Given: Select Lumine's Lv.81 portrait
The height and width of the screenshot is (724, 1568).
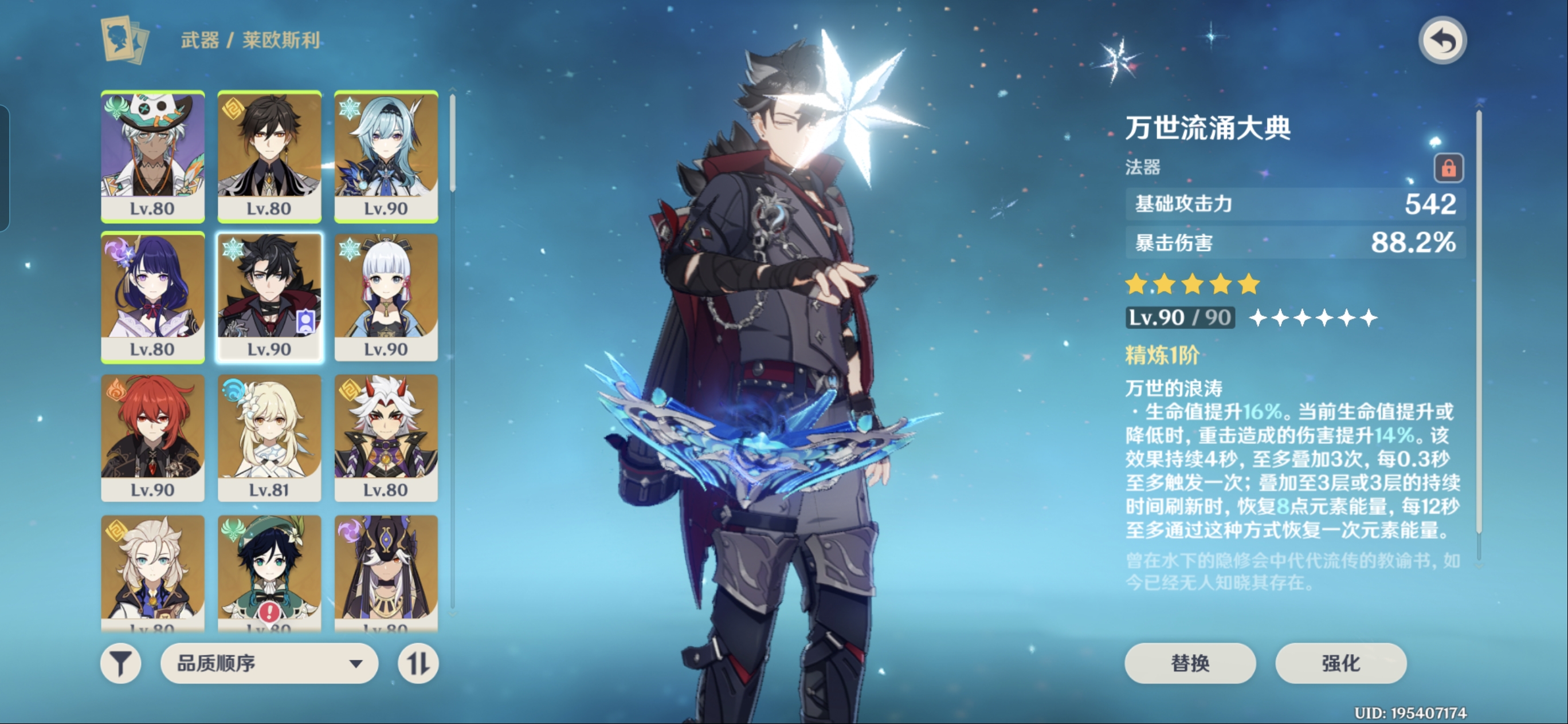Looking at the screenshot, I should coord(269,438).
